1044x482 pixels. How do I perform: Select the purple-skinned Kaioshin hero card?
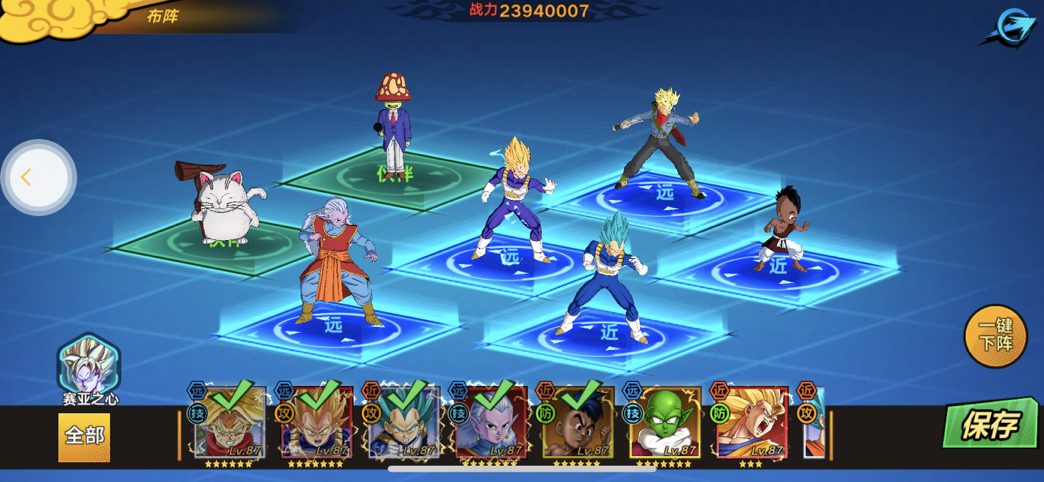491,422
